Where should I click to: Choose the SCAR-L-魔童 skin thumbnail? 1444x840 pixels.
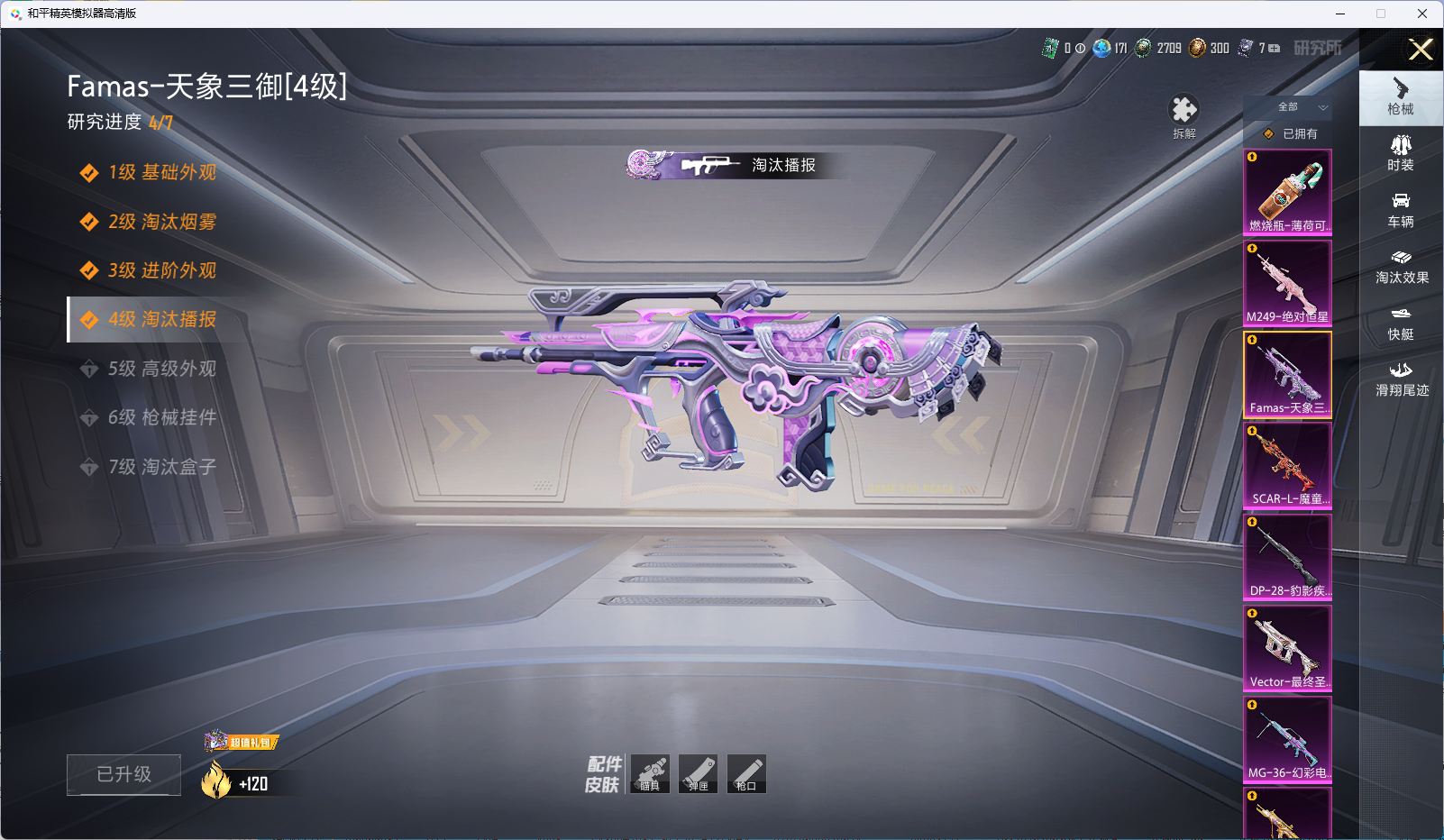(x=1287, y=465)
